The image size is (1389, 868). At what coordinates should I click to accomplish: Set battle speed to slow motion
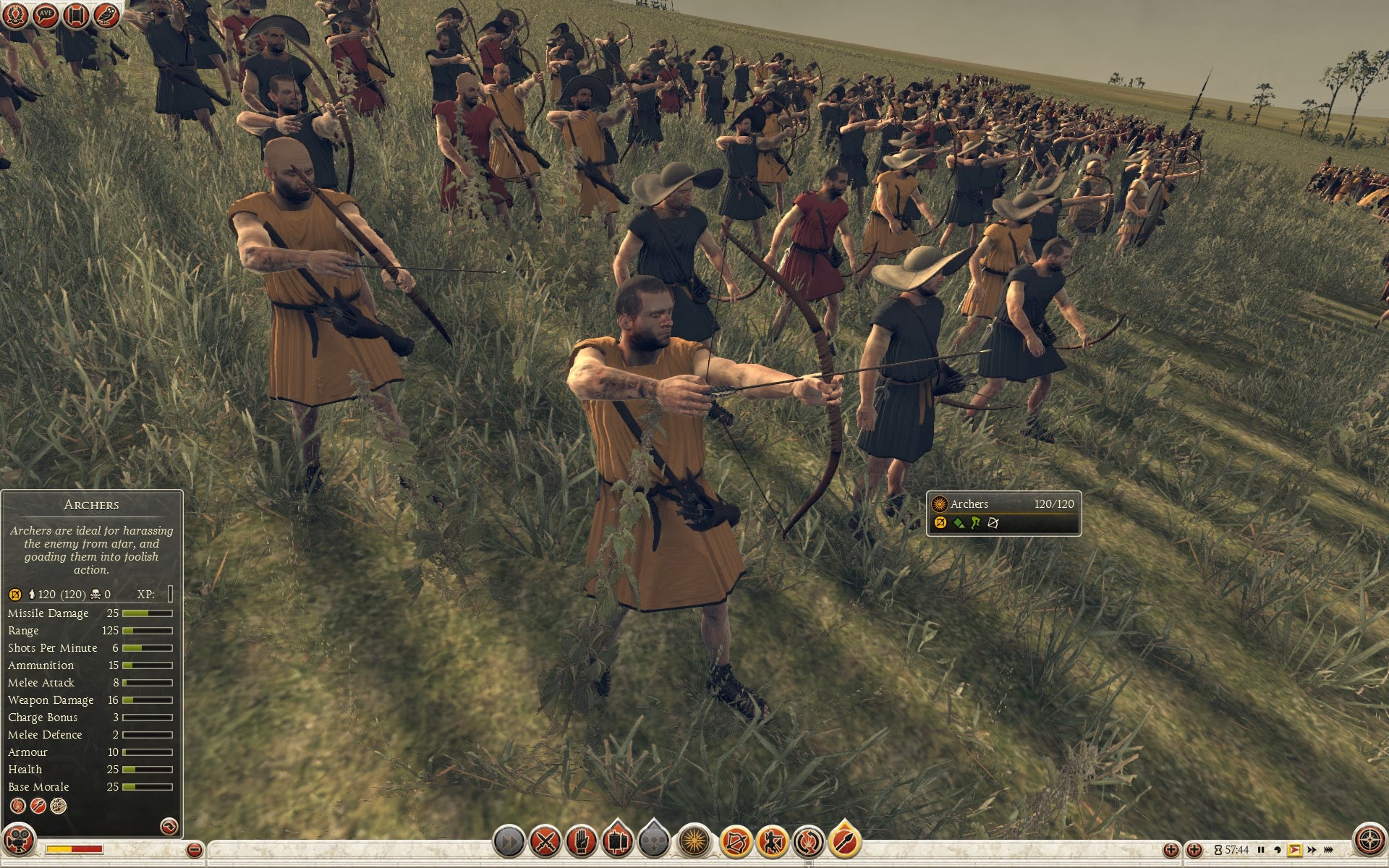(x=1278, y=850)
